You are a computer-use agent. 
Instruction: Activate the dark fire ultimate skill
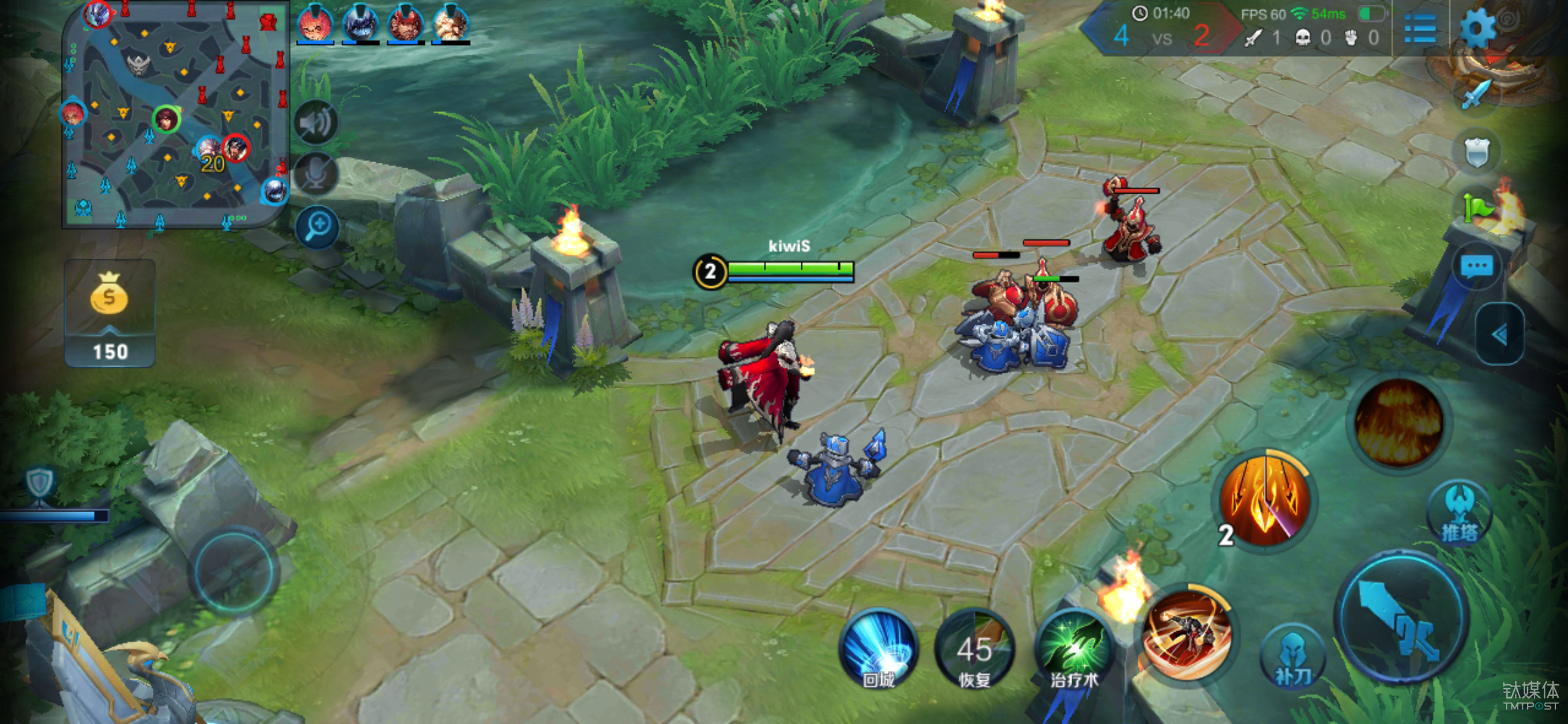tap(1399, 422)
